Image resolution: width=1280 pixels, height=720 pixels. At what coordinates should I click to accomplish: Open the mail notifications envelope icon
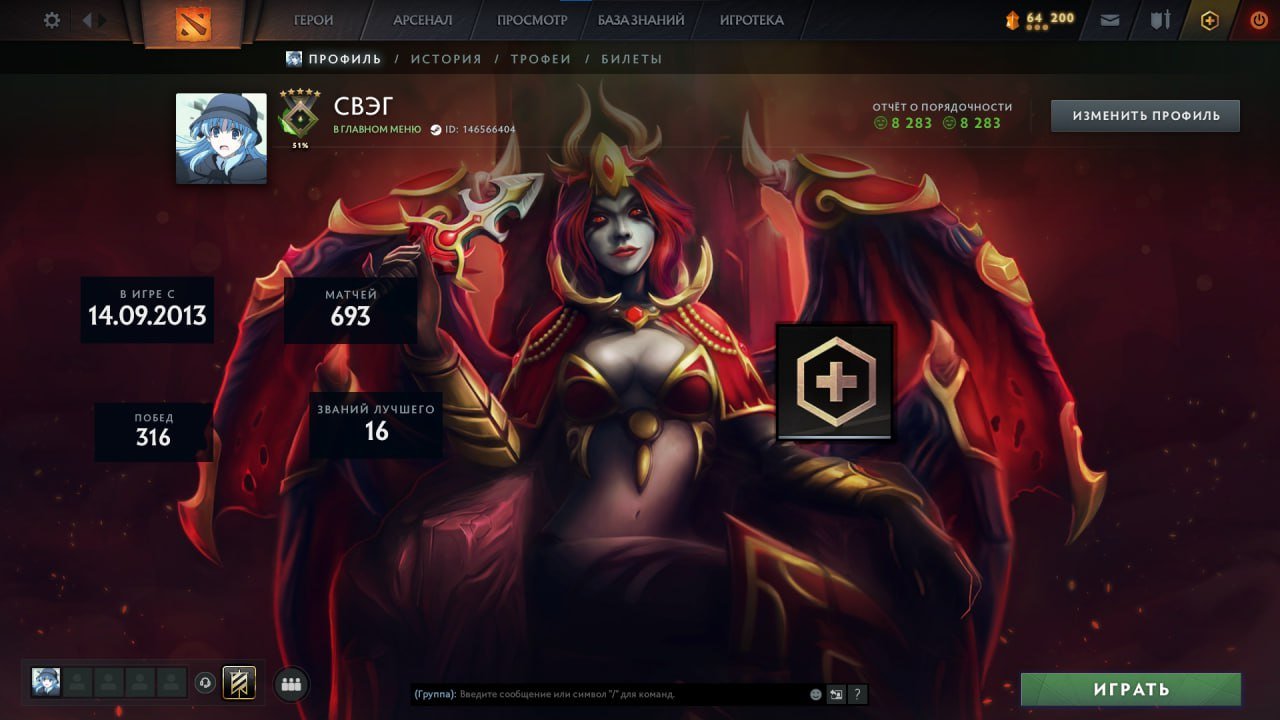click(1109, 19)
